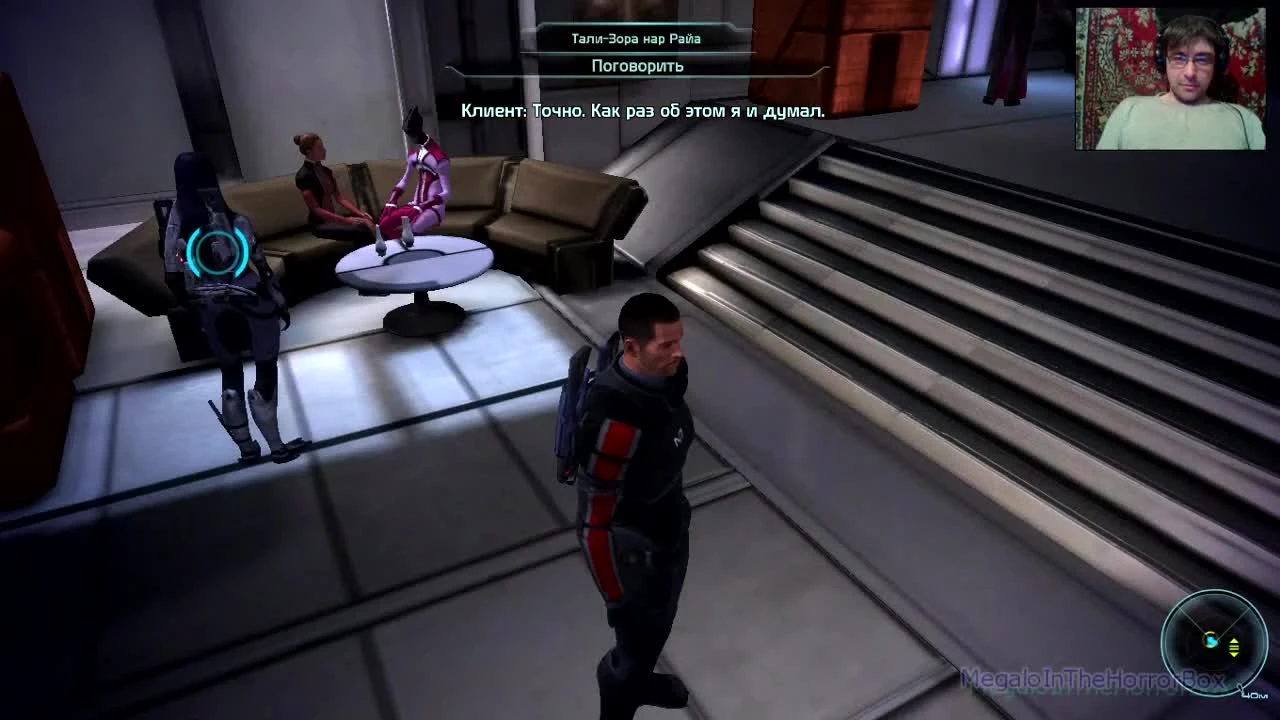The height and width of the screenshot is (720, 1280).
Task: Click the yellow elevation arrows on the radar
Action: (x=1234, y=646)
